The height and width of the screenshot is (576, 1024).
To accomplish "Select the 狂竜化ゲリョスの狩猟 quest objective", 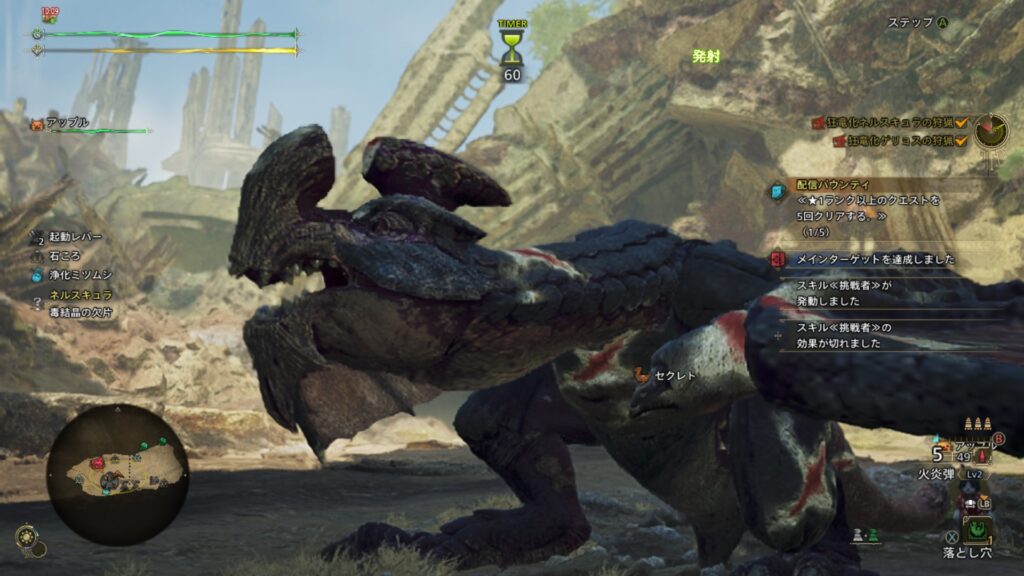I will click(x=895, y=141).
